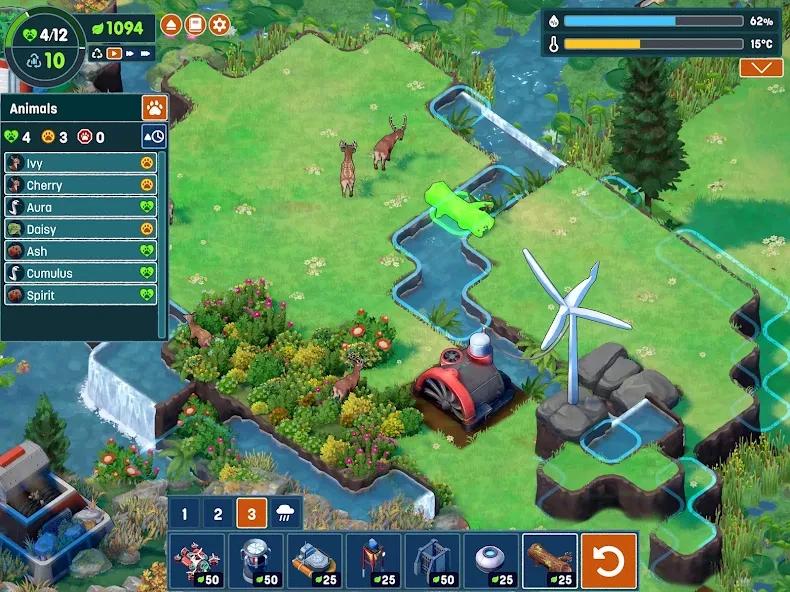
Task: Select the fallen log item costing 25
Action: pos(549,560)
